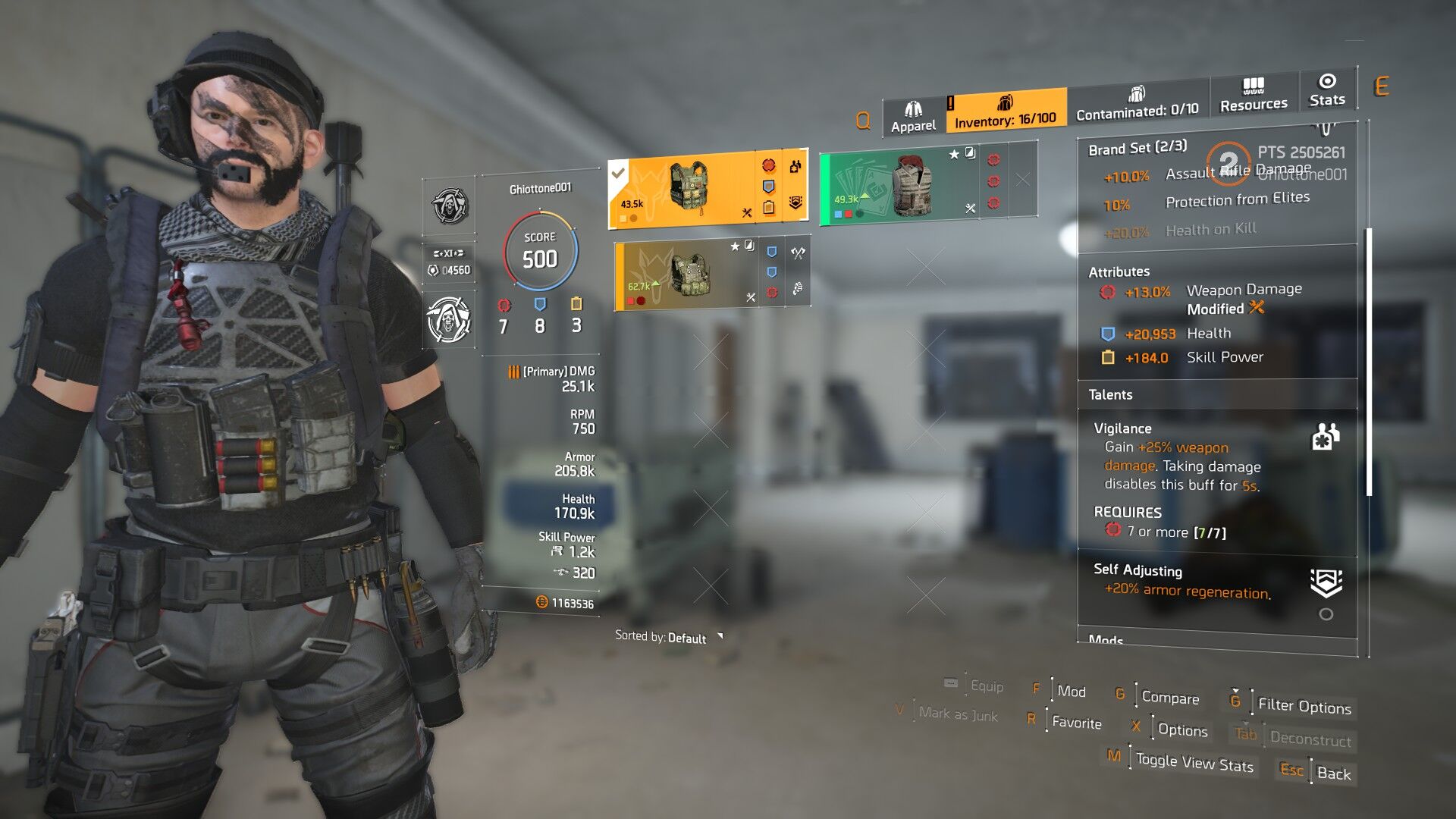Select the equipped 43.5k chest armor
This screenshot has width=1456, height=819.
click(686, 190)
